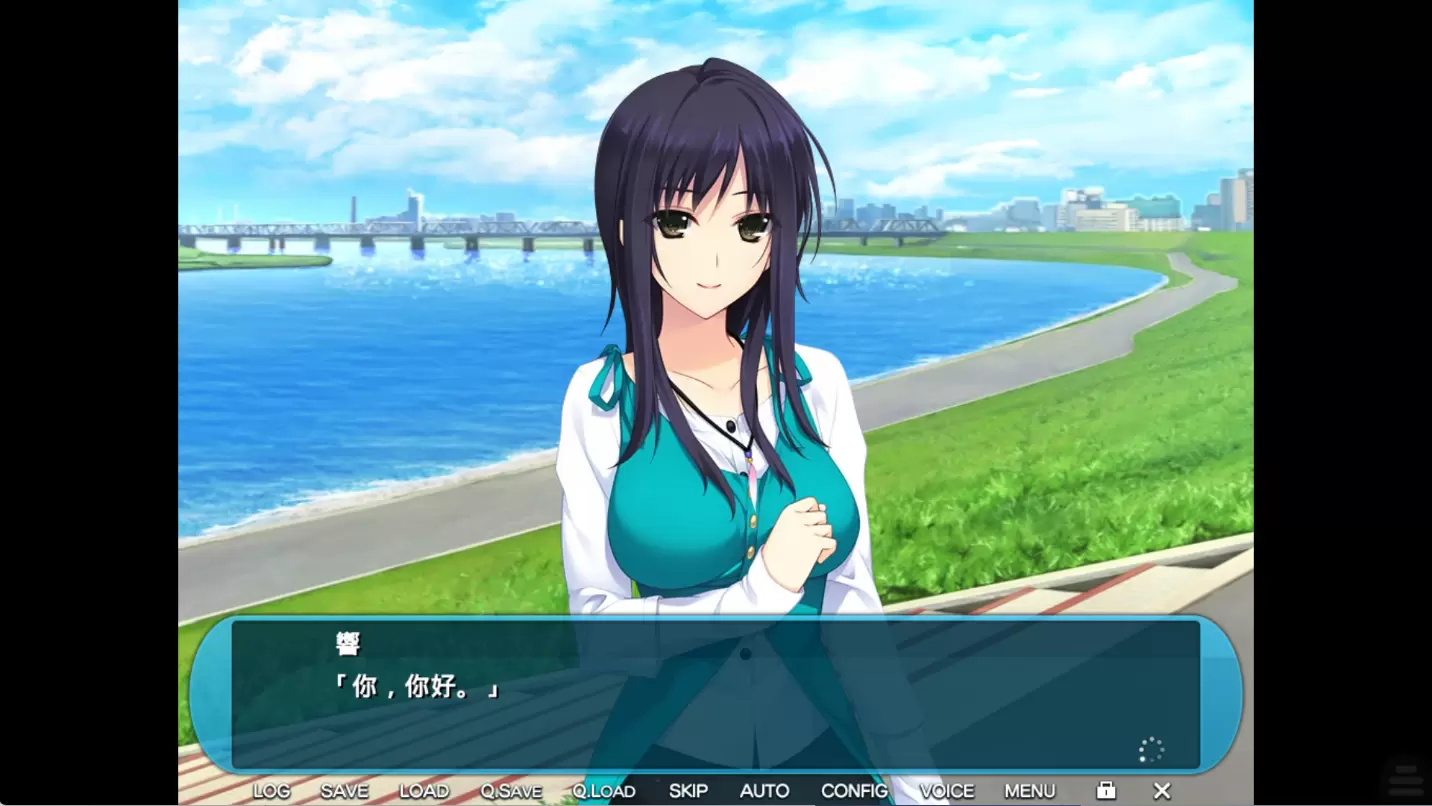The height and width of the screenshot is (806, 1432).
Task: Replay the line with VOICE
Action: [946, 791]
